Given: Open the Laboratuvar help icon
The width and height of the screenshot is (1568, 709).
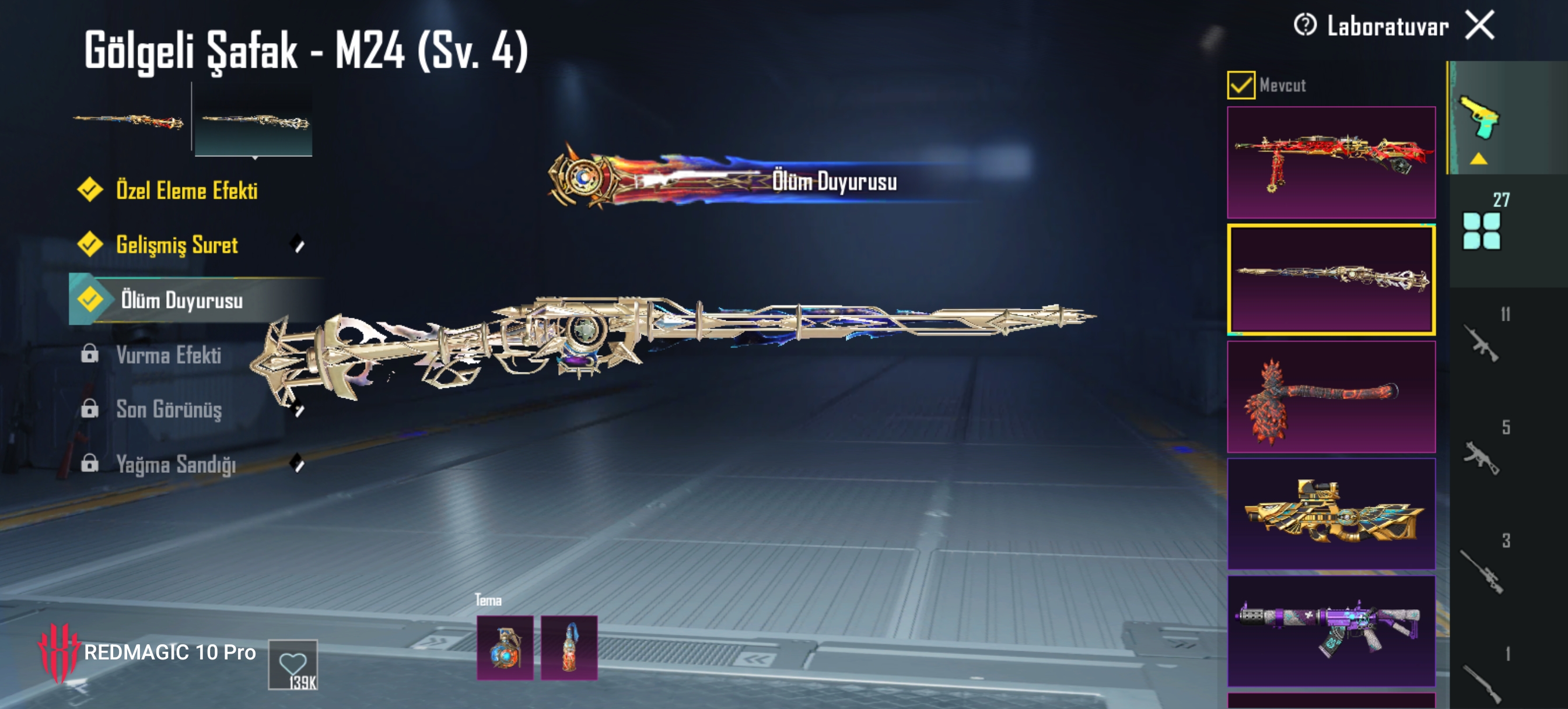Looking at the screenshot, I should point(1304,26).
